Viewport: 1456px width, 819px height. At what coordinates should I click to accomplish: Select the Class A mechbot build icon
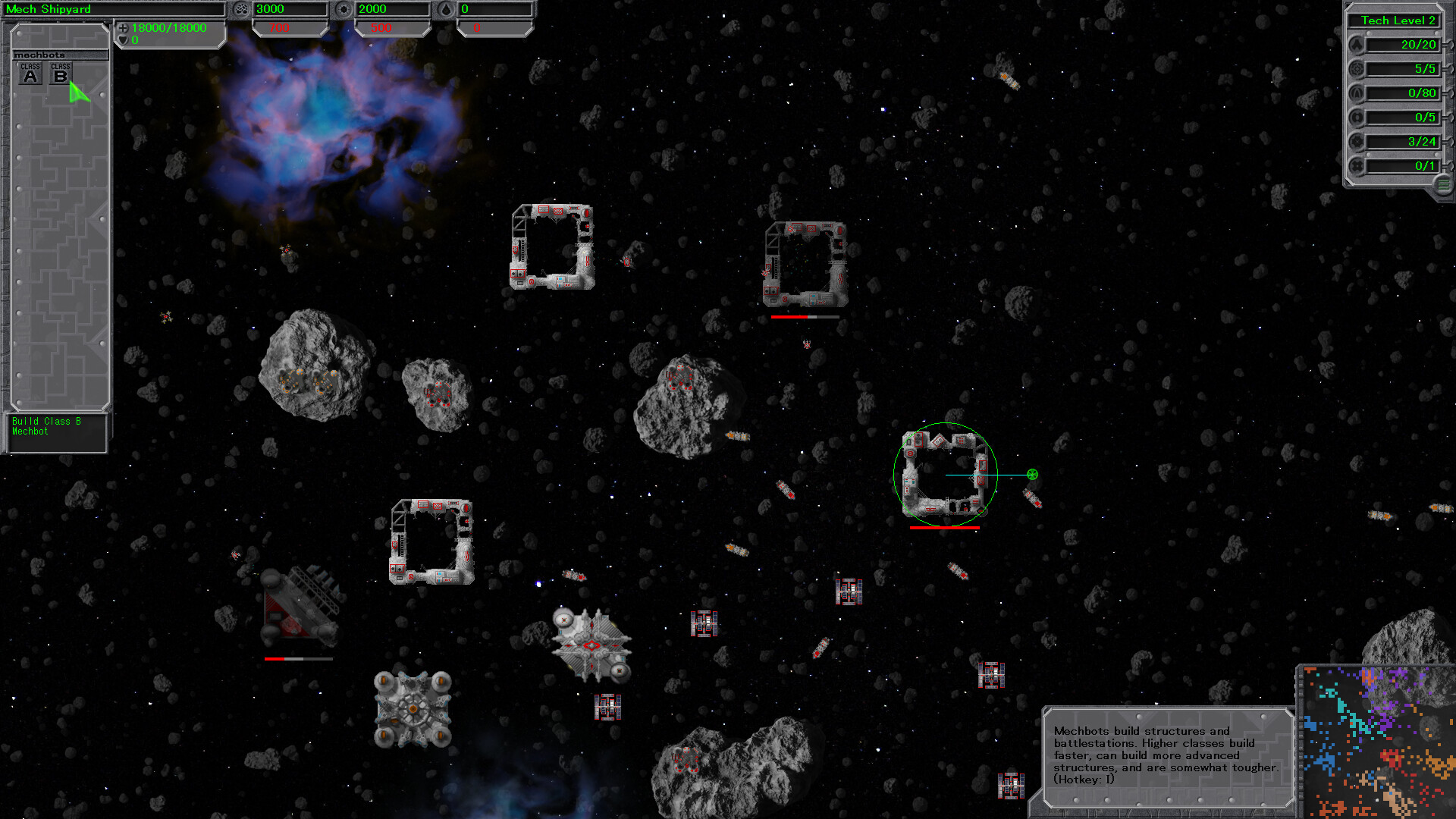pos(30,73)
